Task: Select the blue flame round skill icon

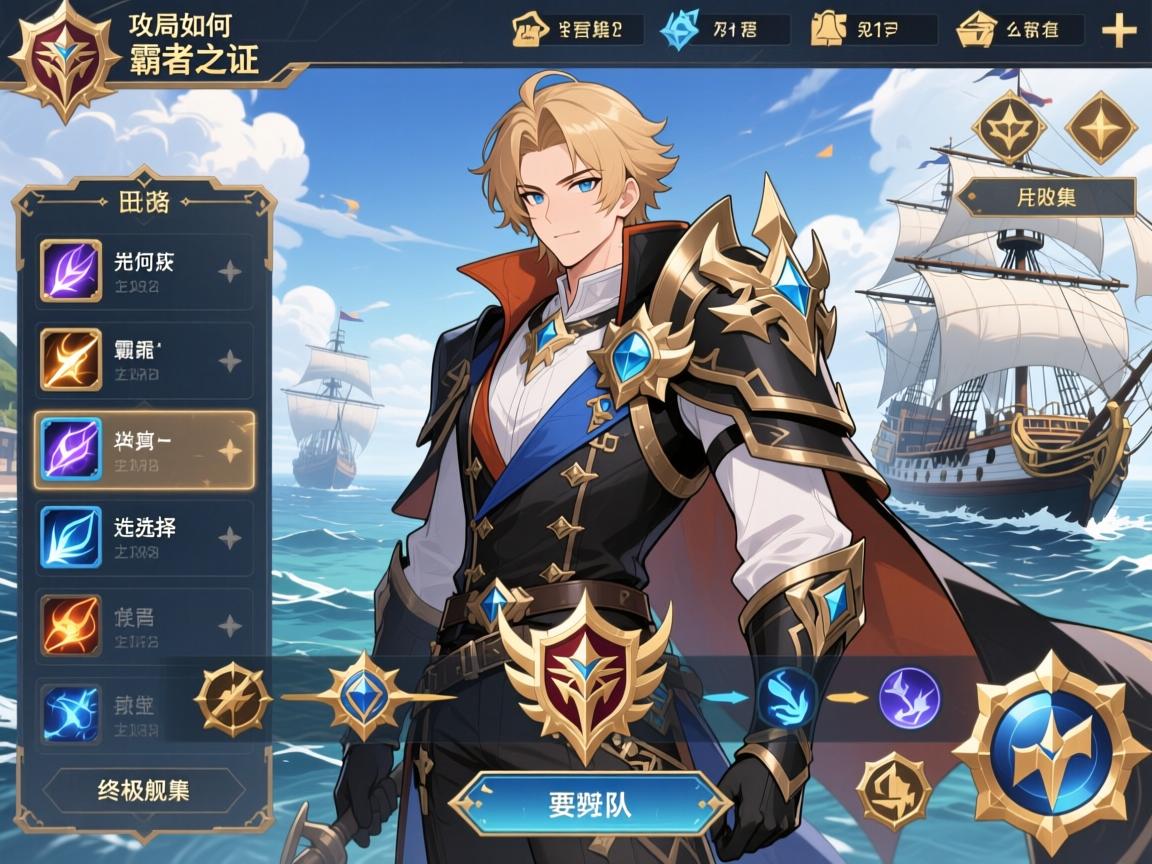Action: coord(787,697)
